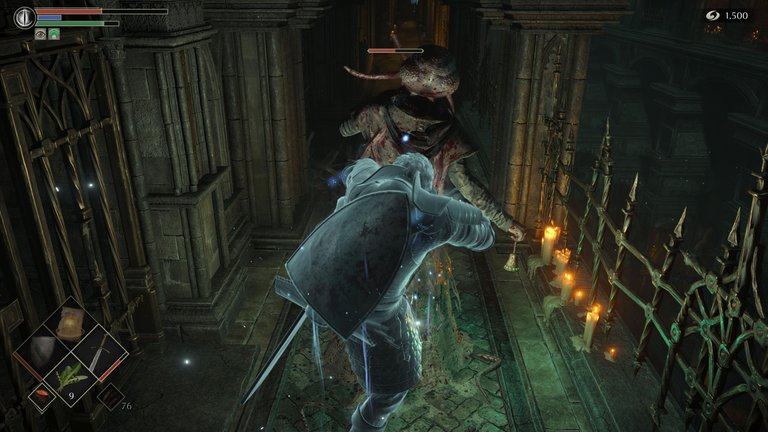
Task: Use the green moon grass item
Action: (x=70, y=378)
